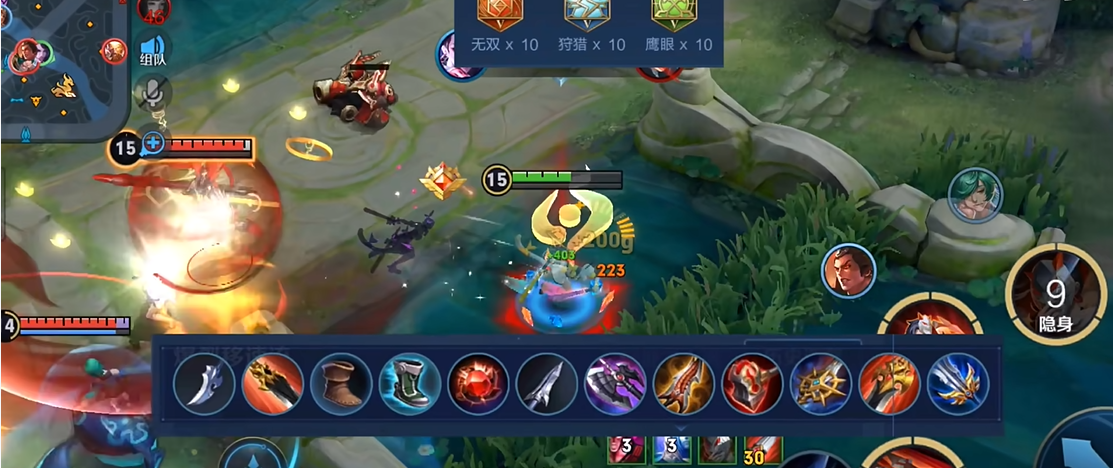Screen dimensions: 1113x468
Task: Choose the red helmet armor item
Action: [752, 384]
